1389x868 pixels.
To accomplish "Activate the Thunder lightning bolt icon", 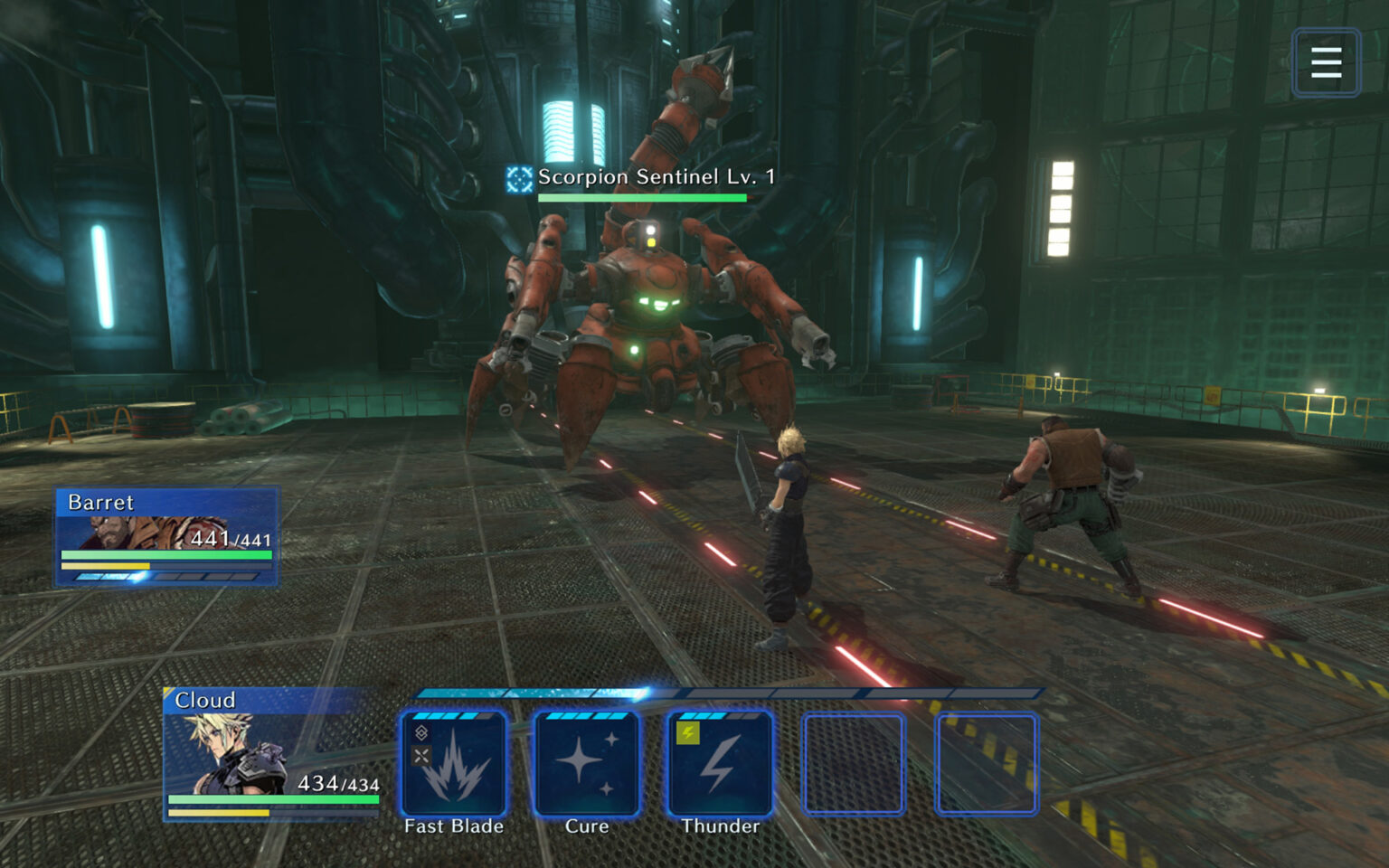I will [721, 764].
